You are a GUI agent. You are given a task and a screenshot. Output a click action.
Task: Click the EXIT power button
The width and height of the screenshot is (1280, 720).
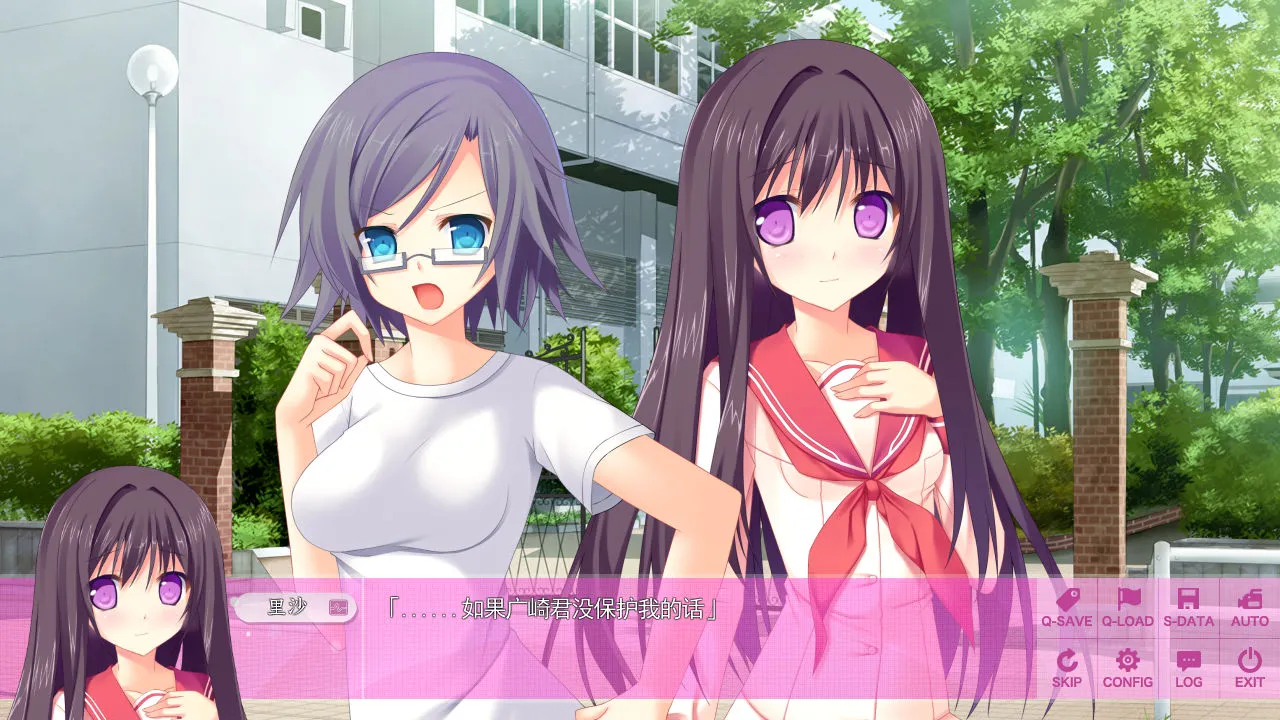(x=1249, y=668)
